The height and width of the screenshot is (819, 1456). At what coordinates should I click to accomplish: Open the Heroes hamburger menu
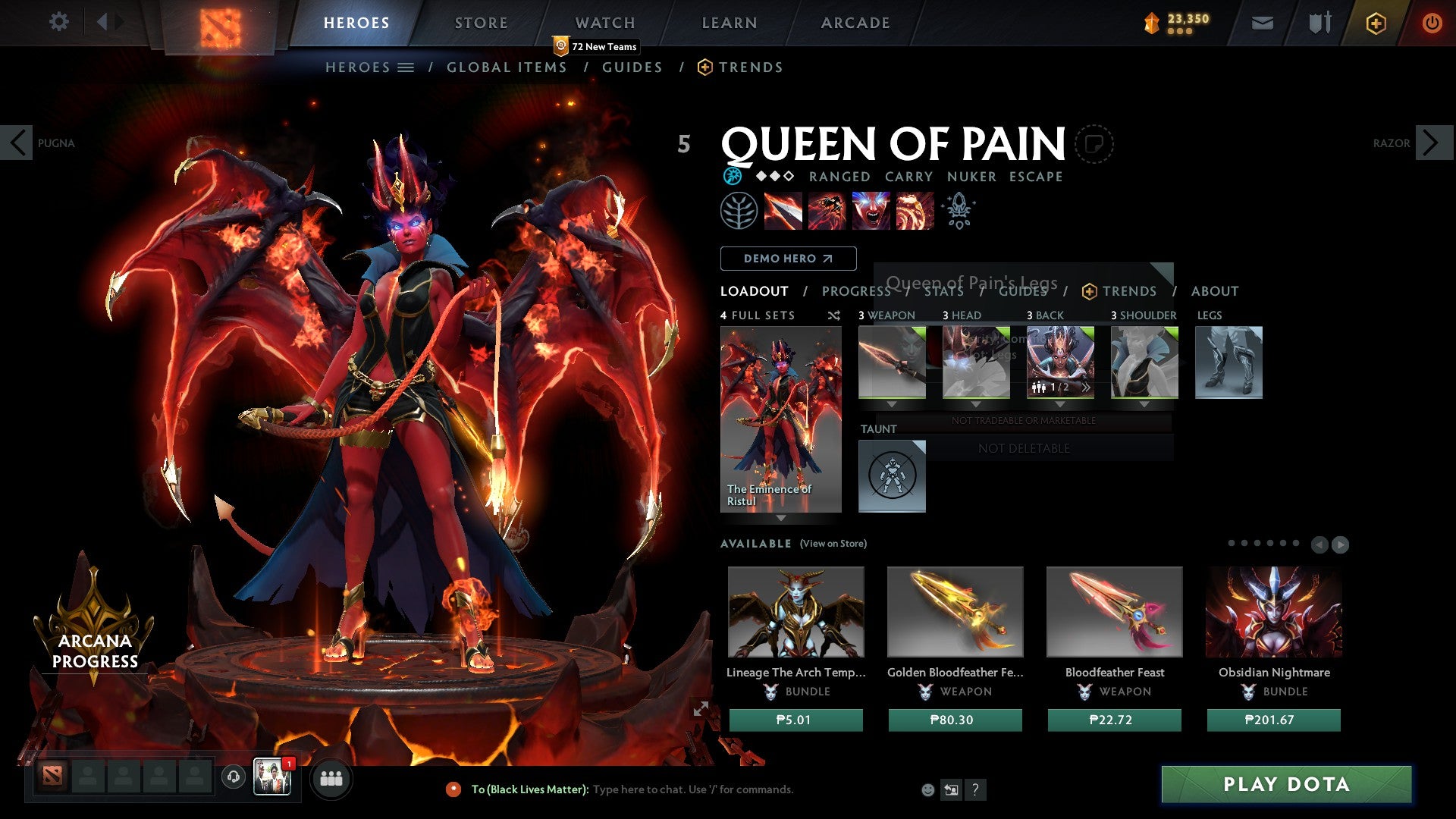tap(406, 67)
